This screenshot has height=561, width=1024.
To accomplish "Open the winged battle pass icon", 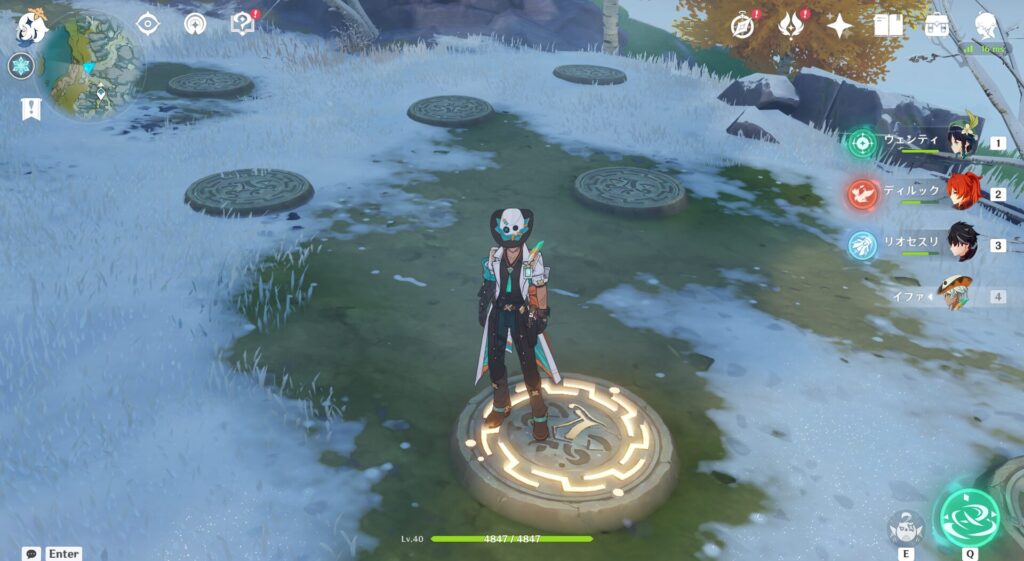I will [792, 25].
